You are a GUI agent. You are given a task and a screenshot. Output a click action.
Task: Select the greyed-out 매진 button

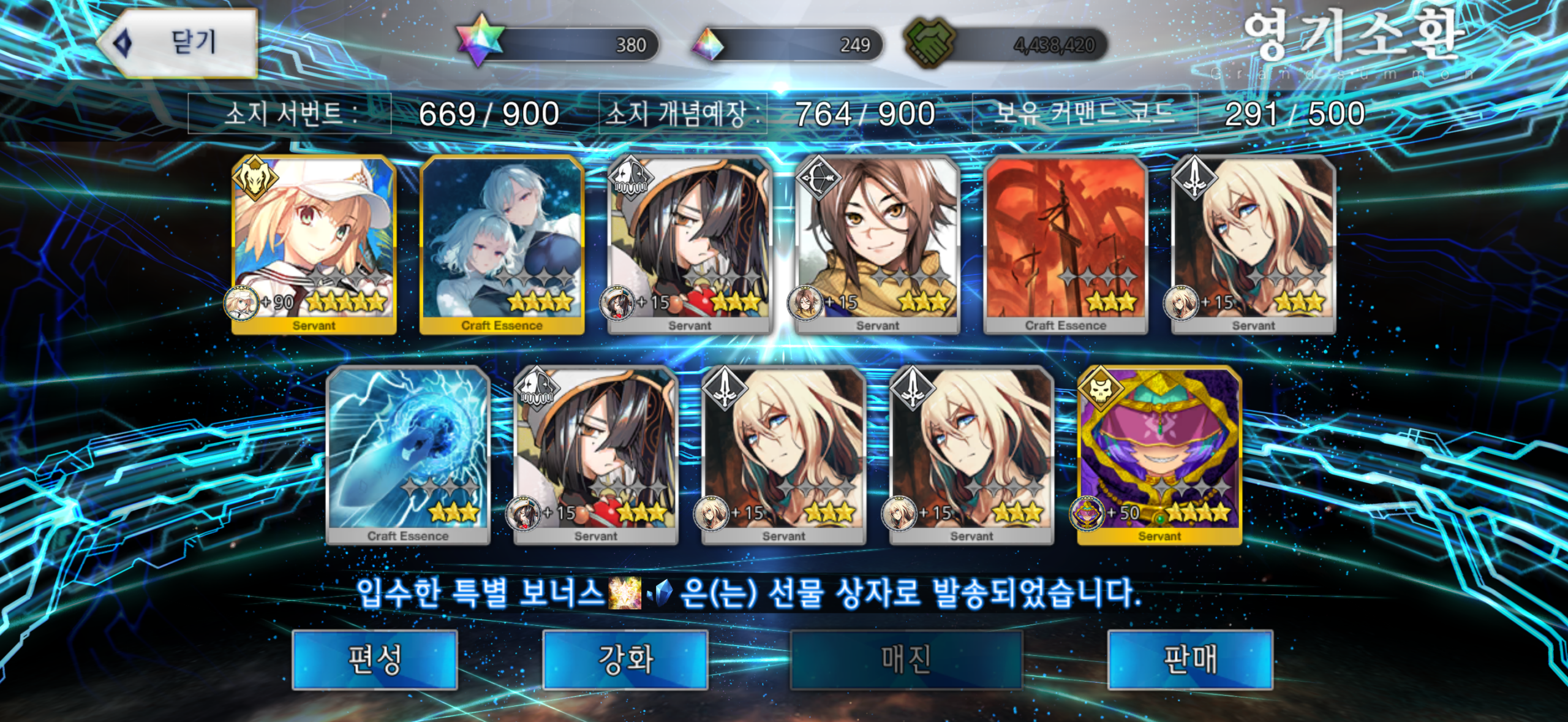(906, 660)
